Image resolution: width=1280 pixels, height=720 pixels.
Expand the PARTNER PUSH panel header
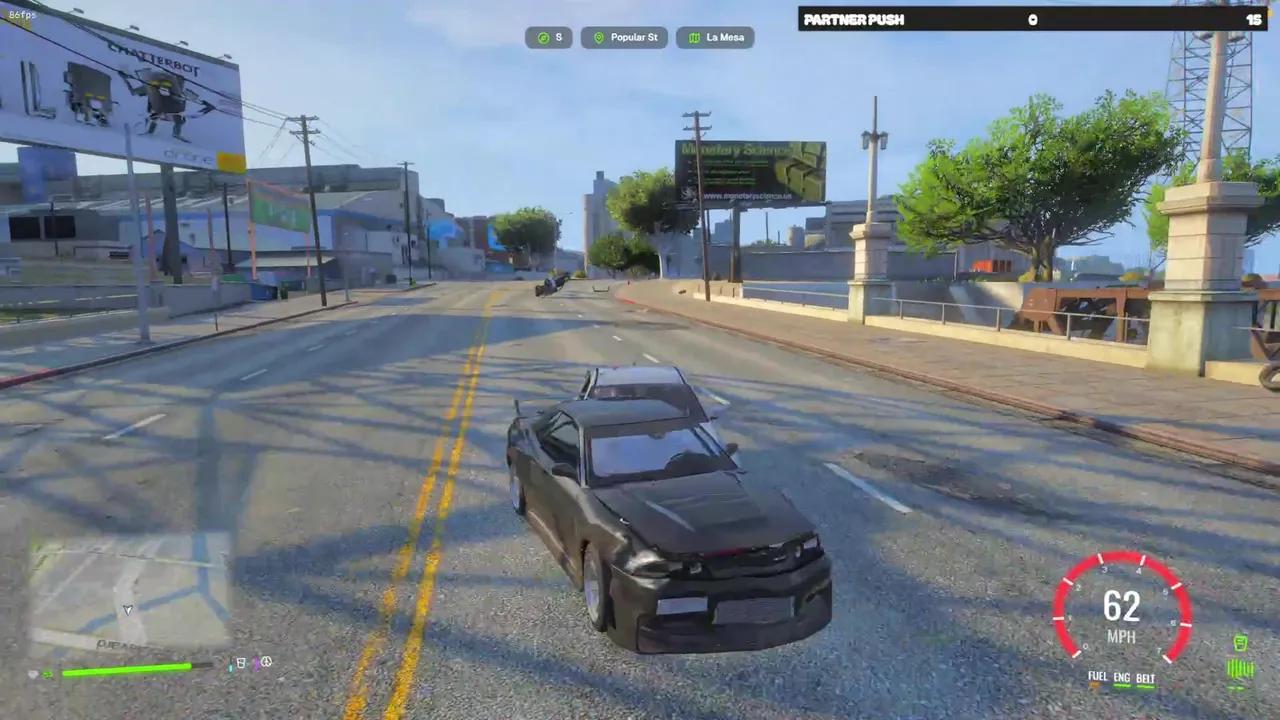(854, 19)
